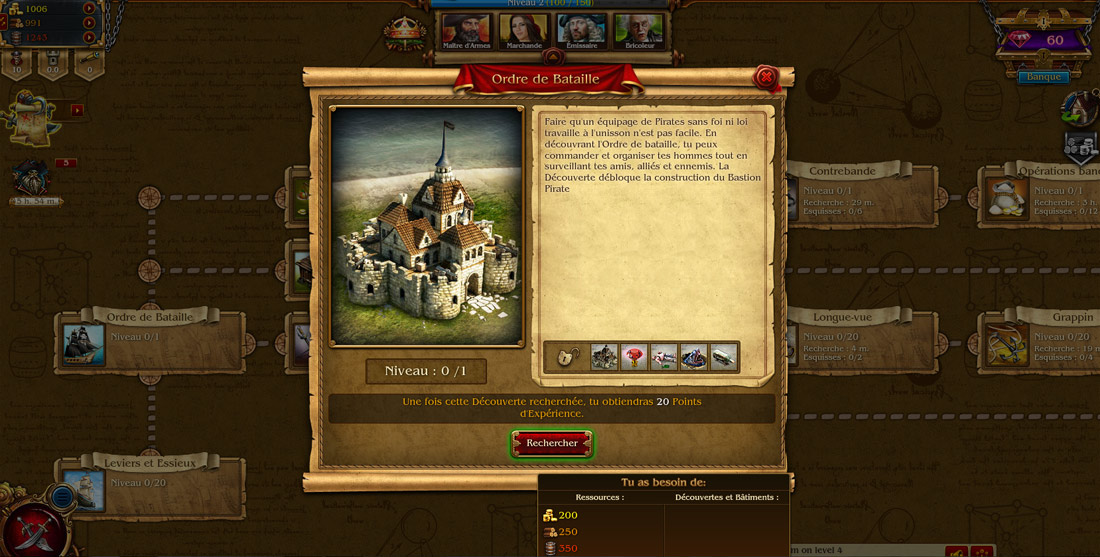Select the Marchande advisor portrait
The image size is (1100, 557).
point(524,30)
